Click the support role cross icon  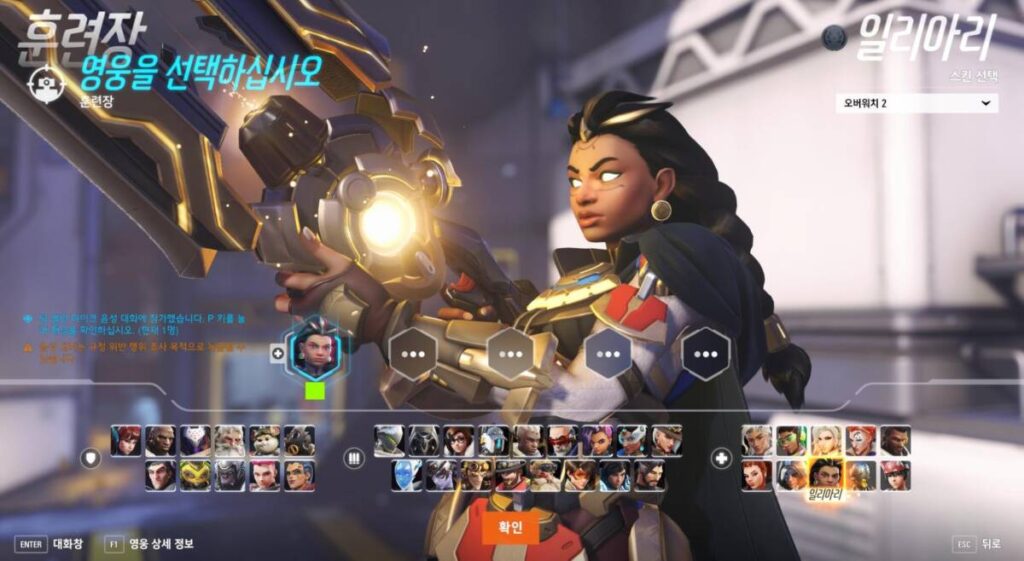click(721, 458)
